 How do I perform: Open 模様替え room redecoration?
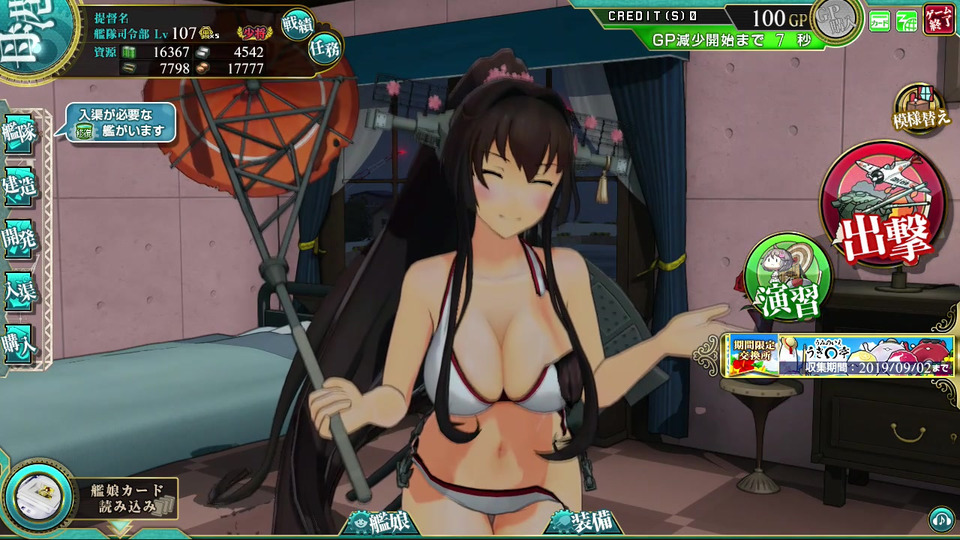click(x=920, y=110)
